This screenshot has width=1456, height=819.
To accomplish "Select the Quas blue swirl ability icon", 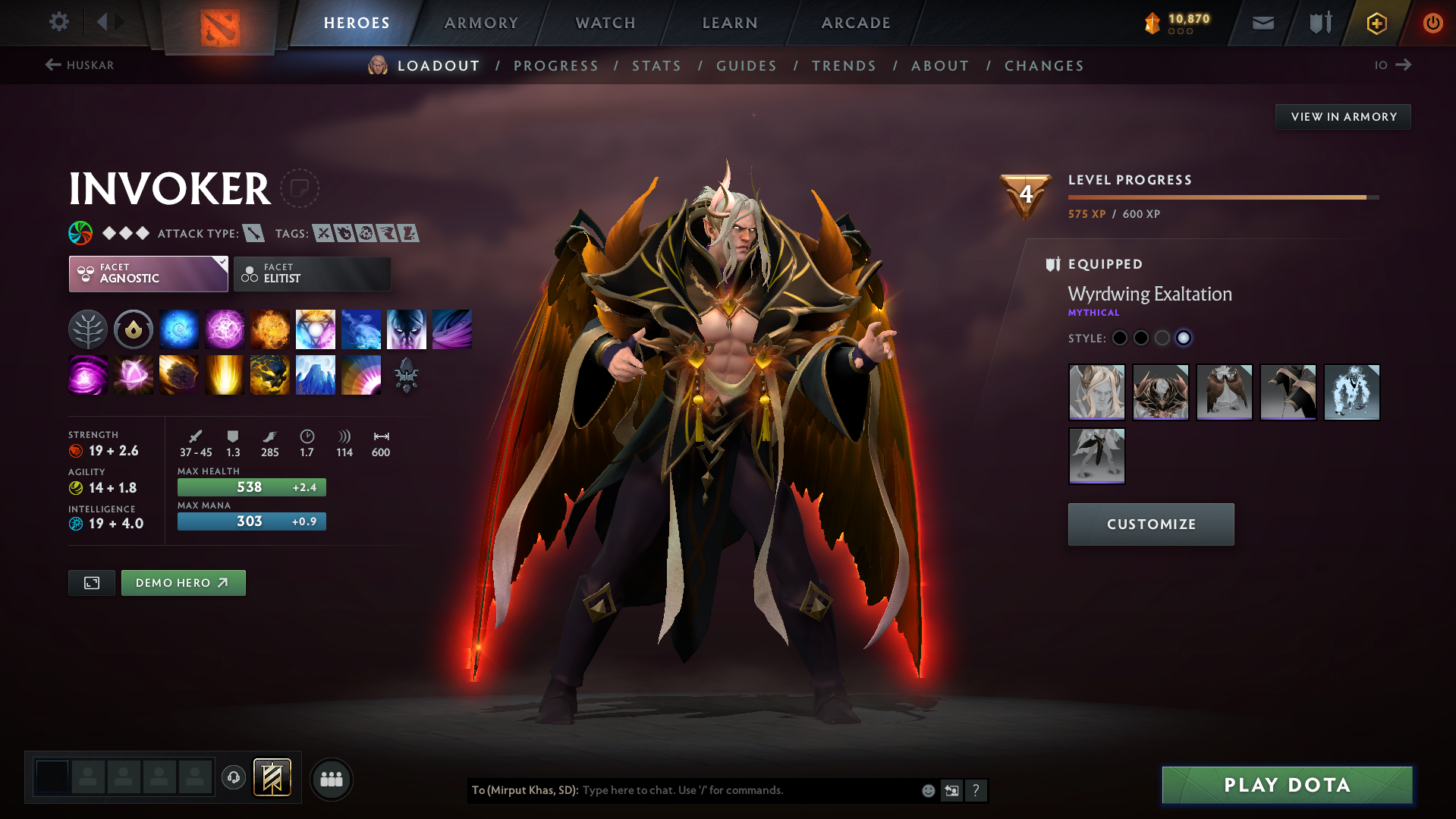I will (179, 329).
